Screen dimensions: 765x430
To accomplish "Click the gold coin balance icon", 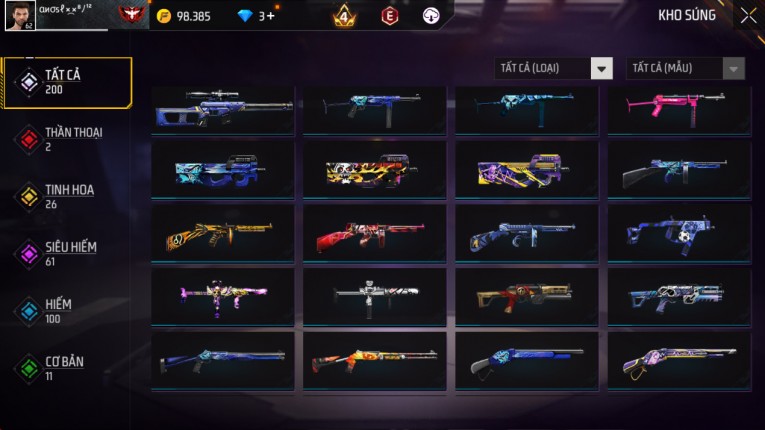I will [x=164, y=16].
